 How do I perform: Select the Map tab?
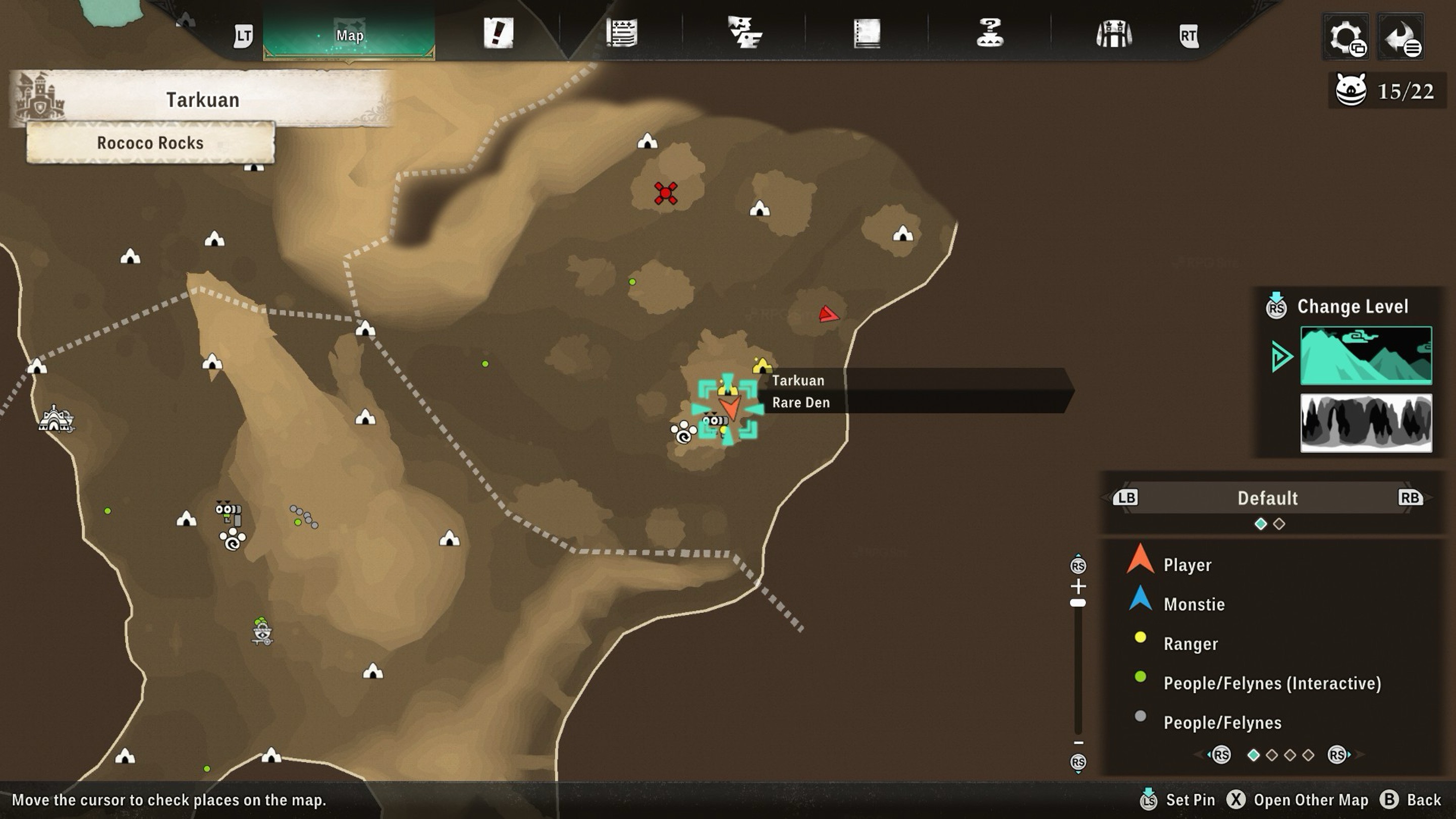(x=349, y=35)
